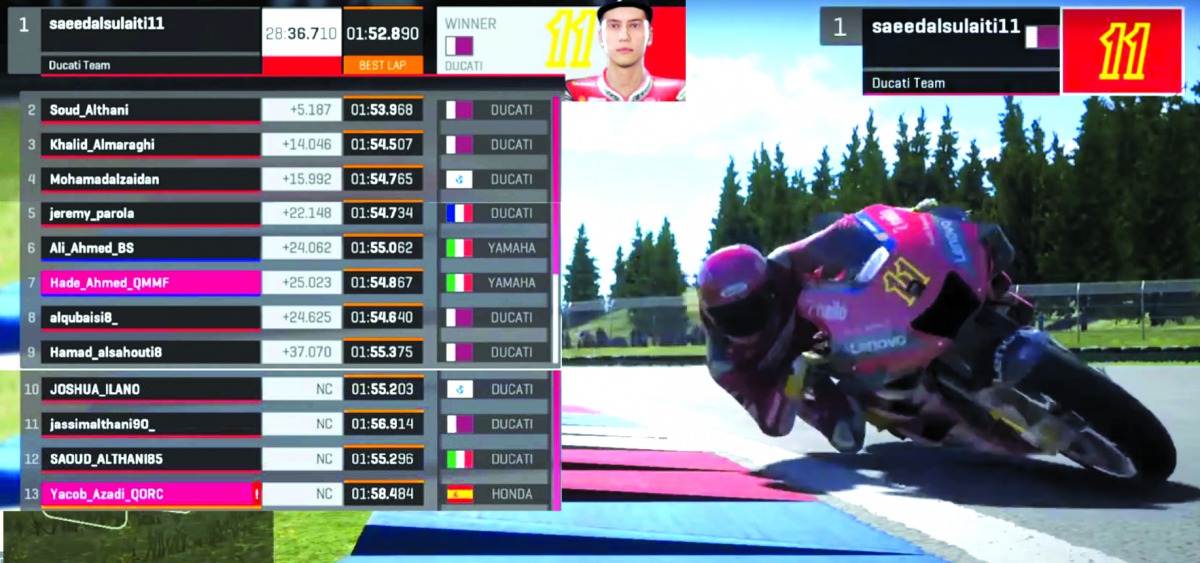Choose Soud_Althani in the results list
Screen dimensions: 1200x563
click(x=150, y=110)
